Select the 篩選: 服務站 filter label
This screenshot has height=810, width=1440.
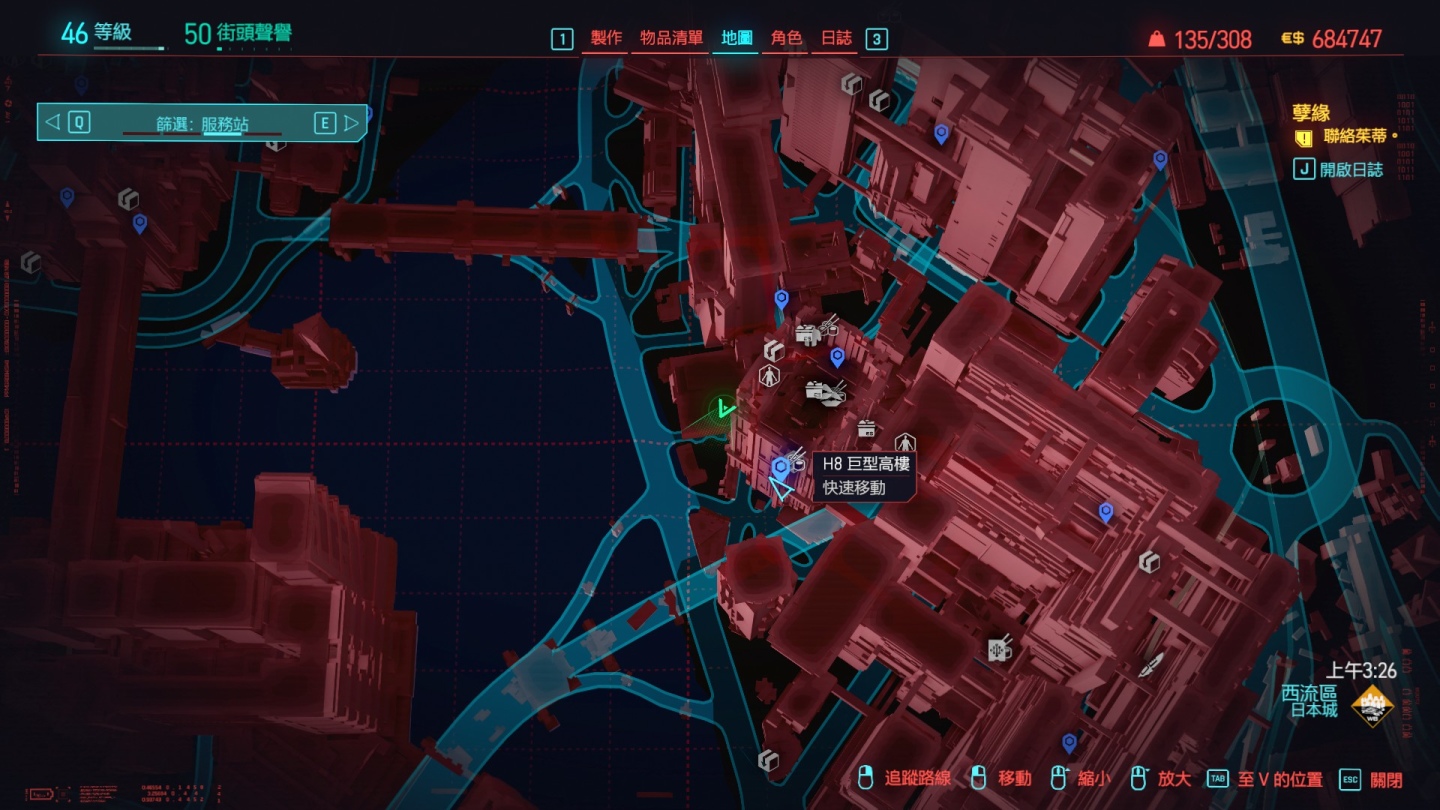202,125
